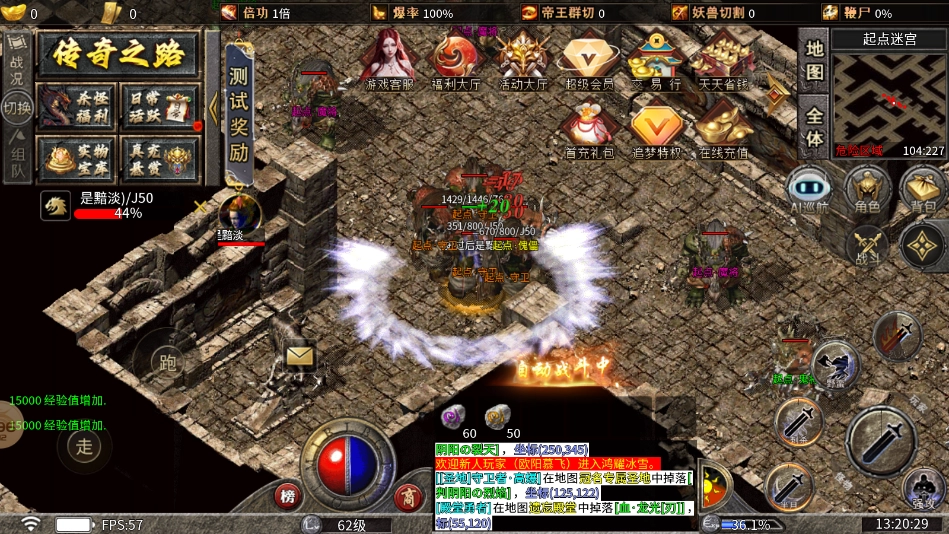This screenshot has width=949, height=534.
Task: Open the 角色 character sheet
Action: pyautogui.click(x=866, y=188)
